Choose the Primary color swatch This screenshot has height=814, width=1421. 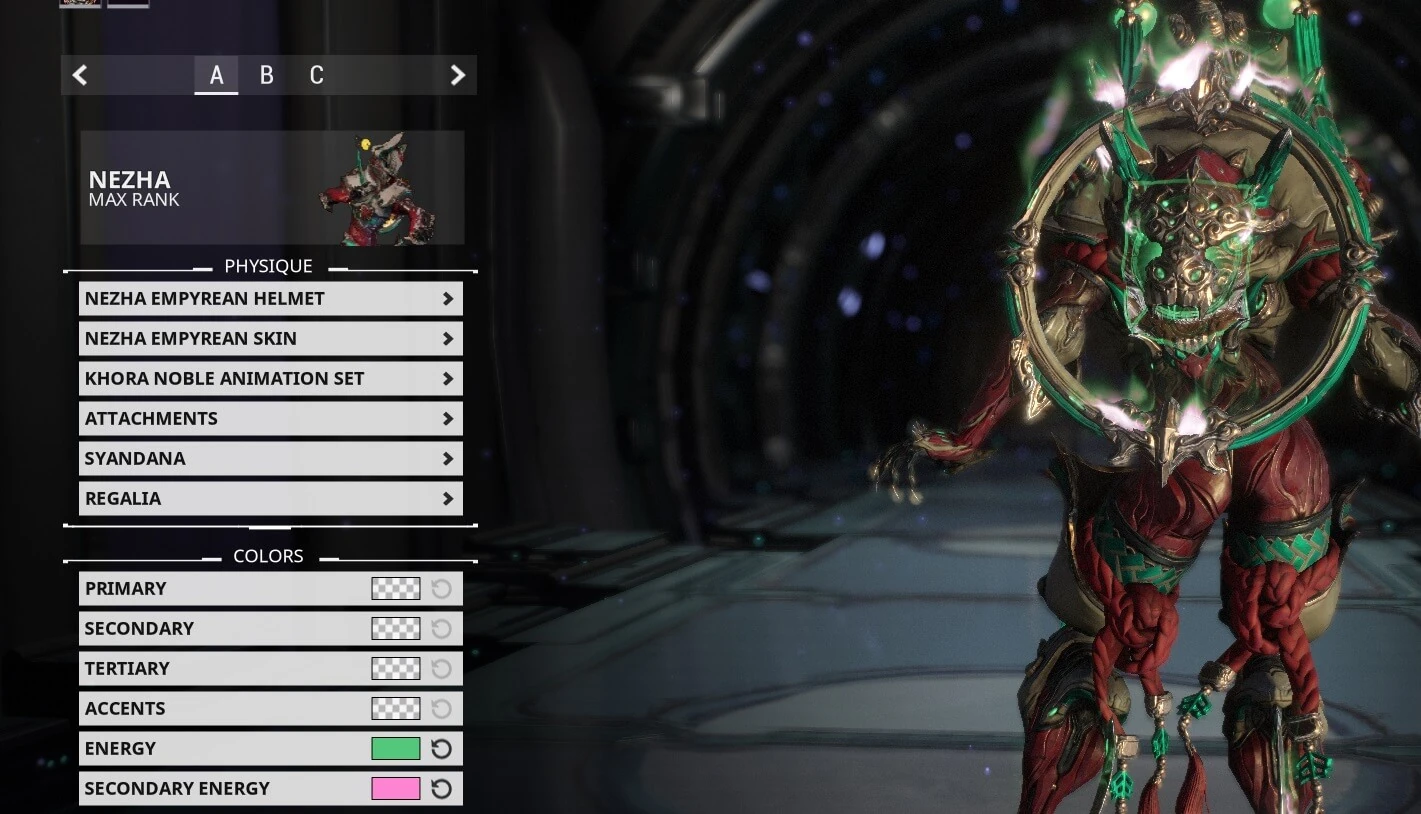click(x=396, y=588)
